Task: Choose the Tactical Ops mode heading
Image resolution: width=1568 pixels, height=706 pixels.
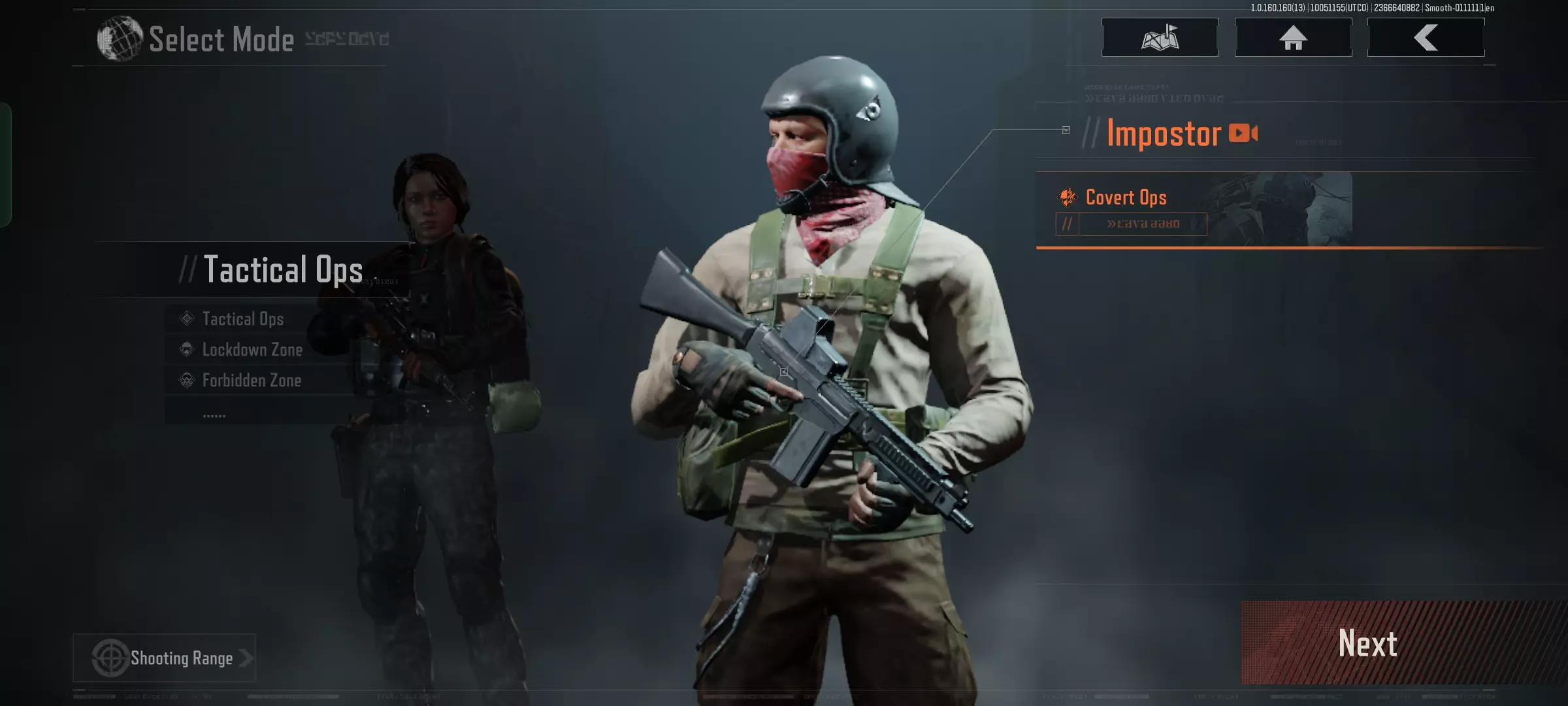Action: pos(283,269)
